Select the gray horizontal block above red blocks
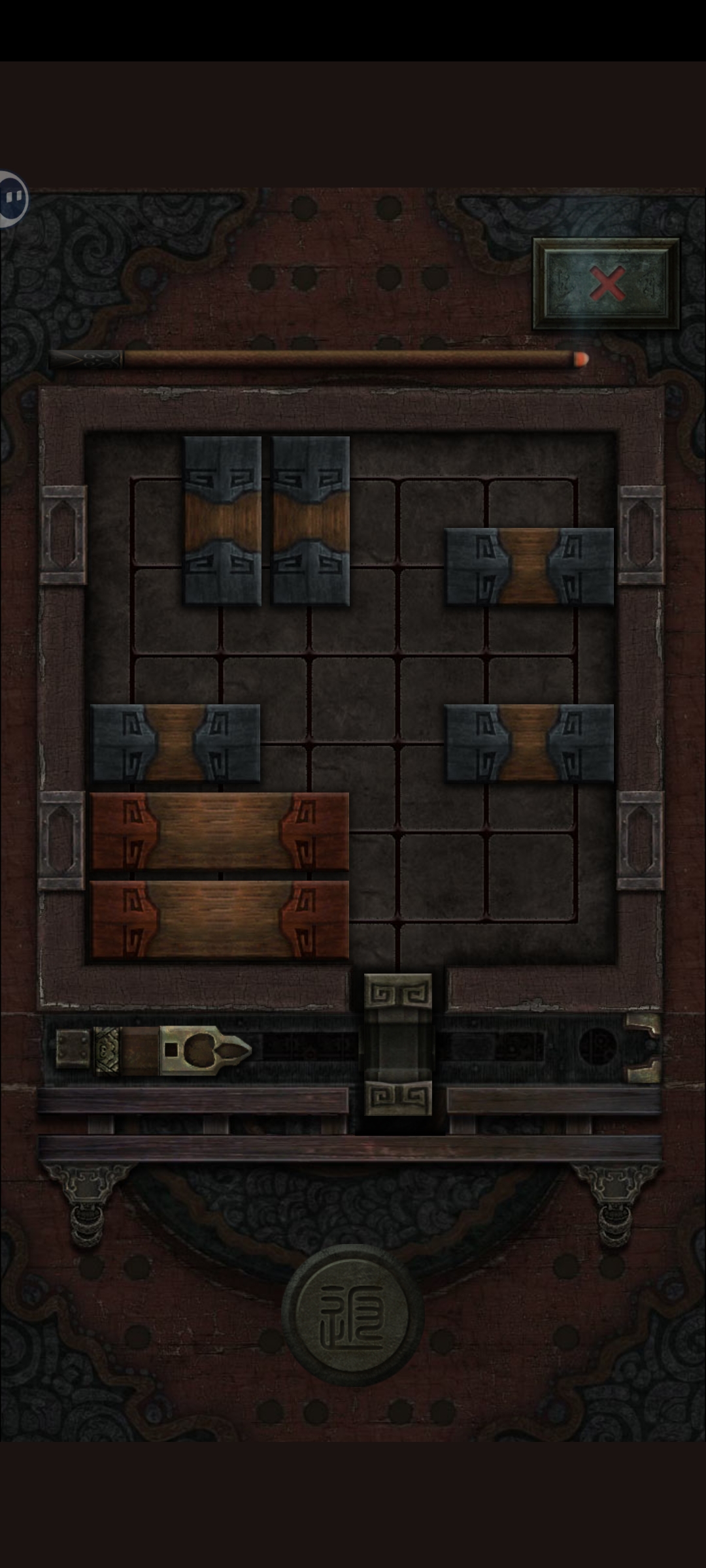Image resolution: width=706 pixels, height=1568 pixels. coord(175,743)
